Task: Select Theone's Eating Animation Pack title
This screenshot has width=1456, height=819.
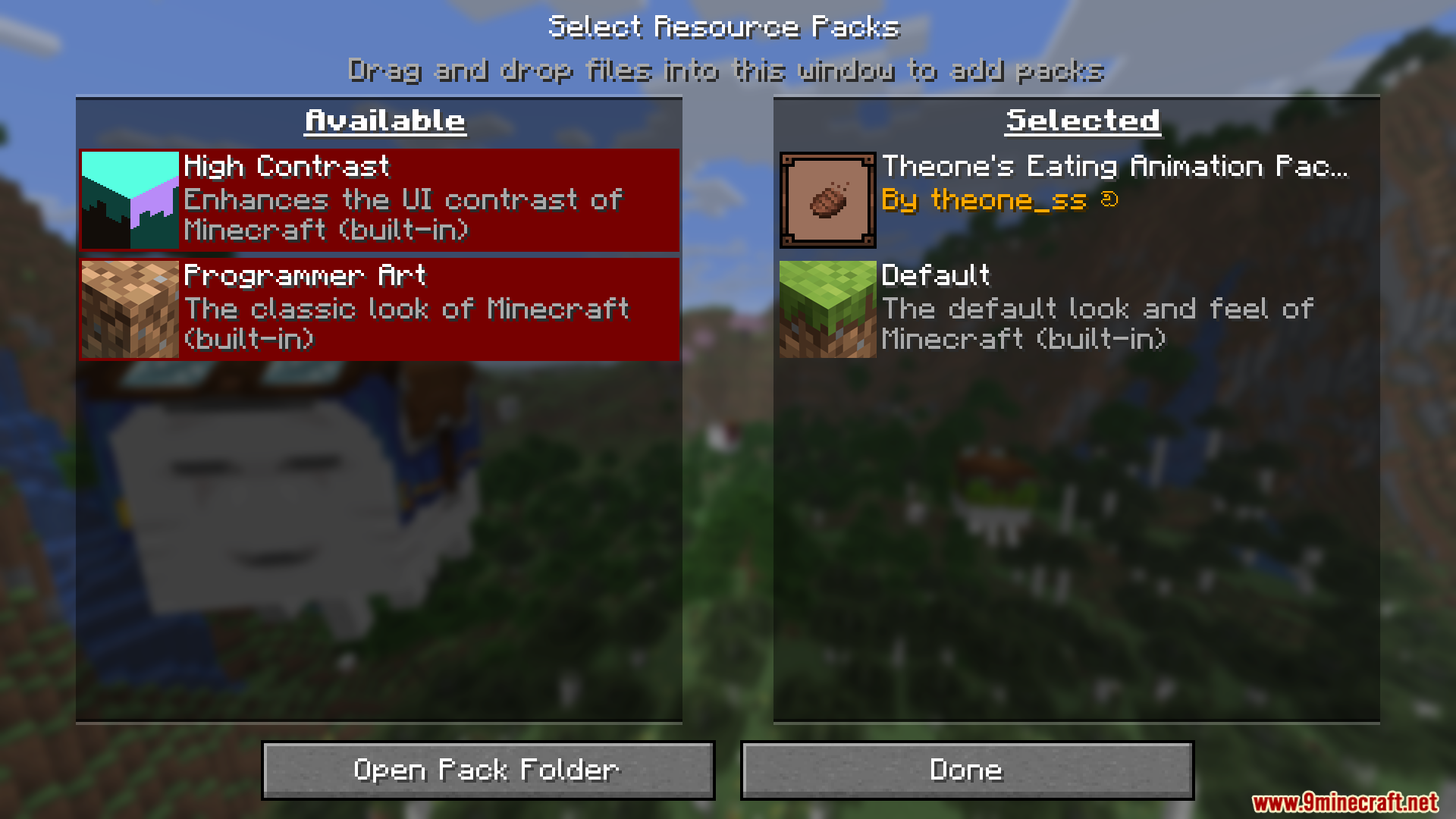Action: (1114, 166)
